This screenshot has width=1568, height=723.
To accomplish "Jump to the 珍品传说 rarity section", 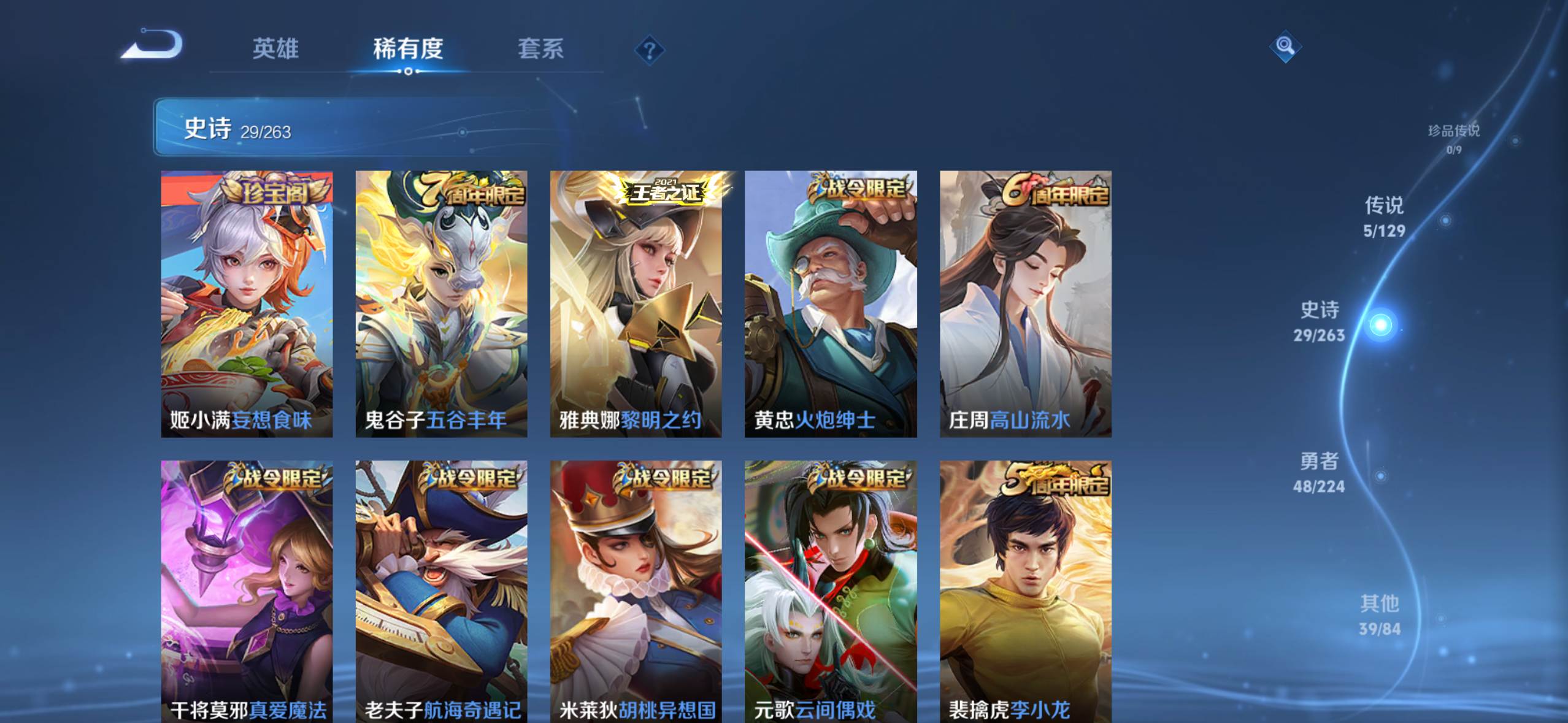I will point(1453,138).
